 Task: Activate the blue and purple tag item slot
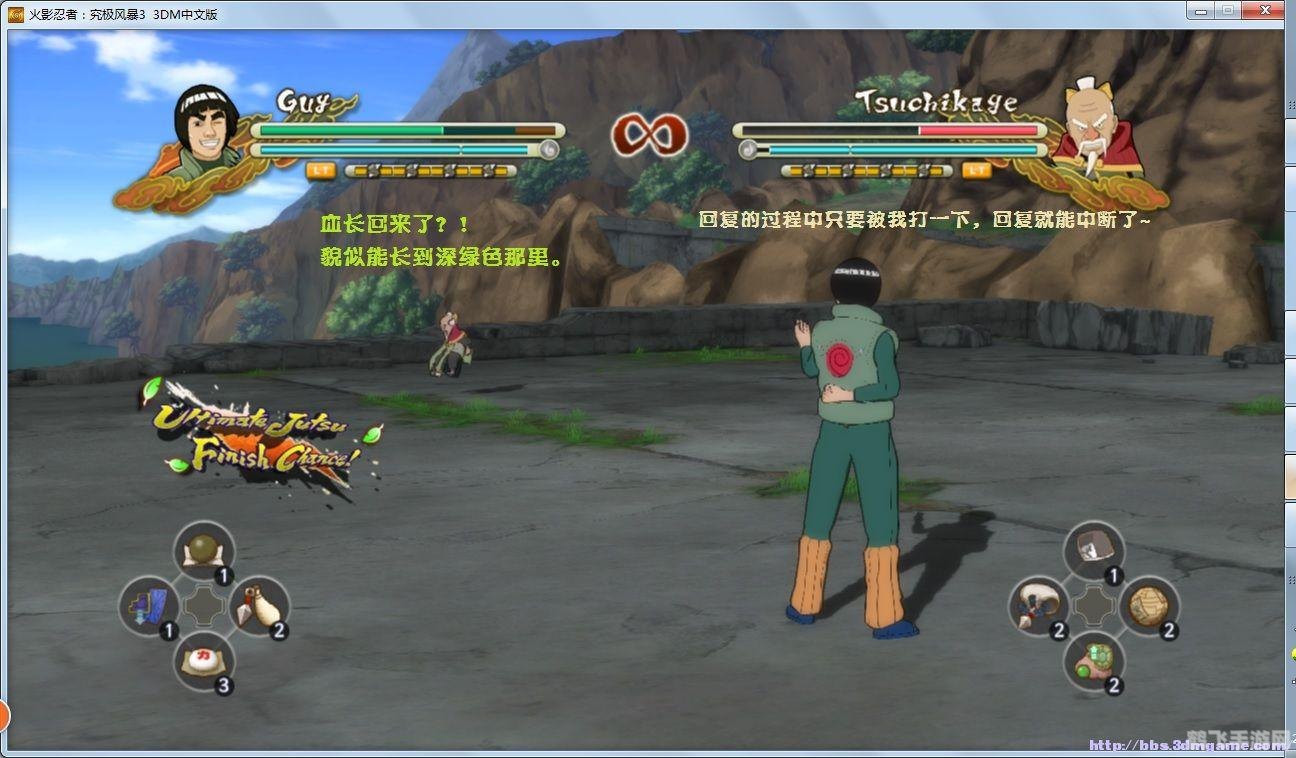(148, 605)
